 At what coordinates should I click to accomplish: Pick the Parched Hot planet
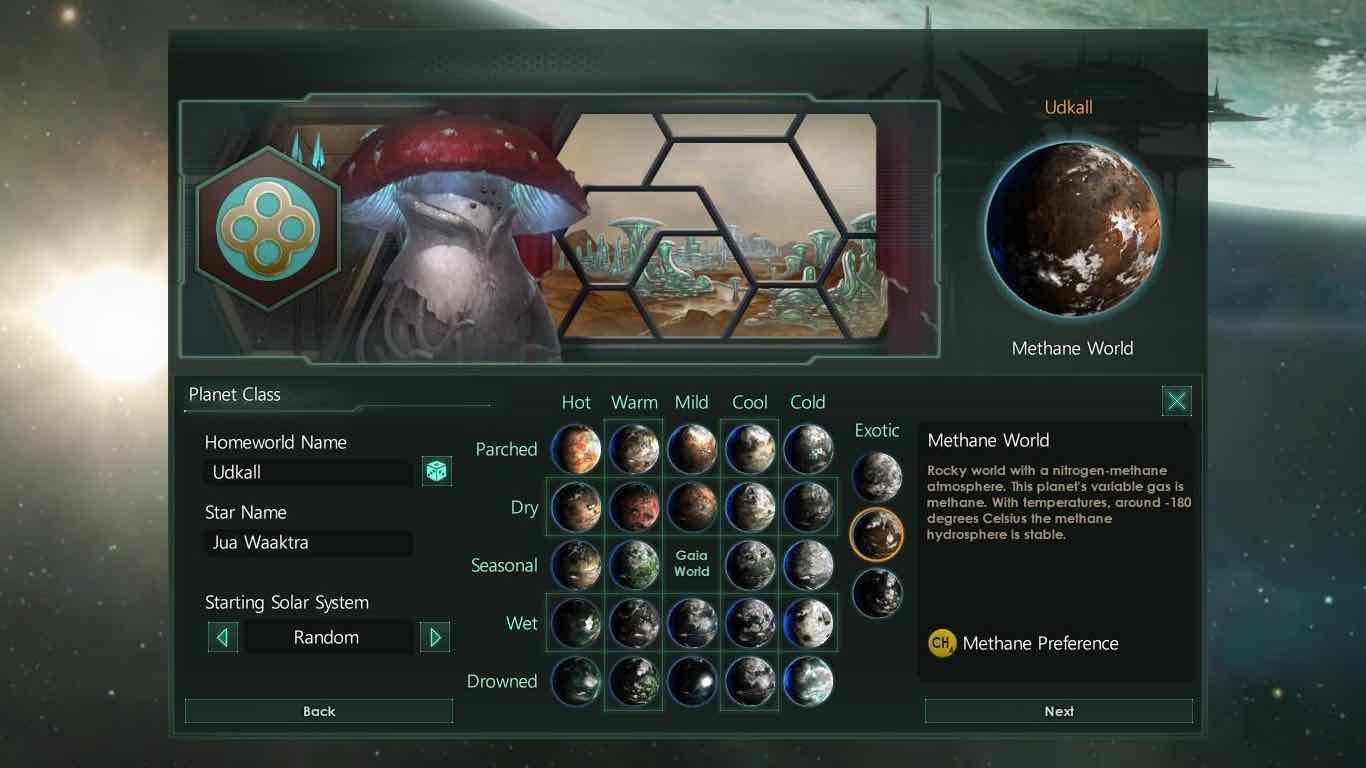pyautogui.click(x=576, y=449)
